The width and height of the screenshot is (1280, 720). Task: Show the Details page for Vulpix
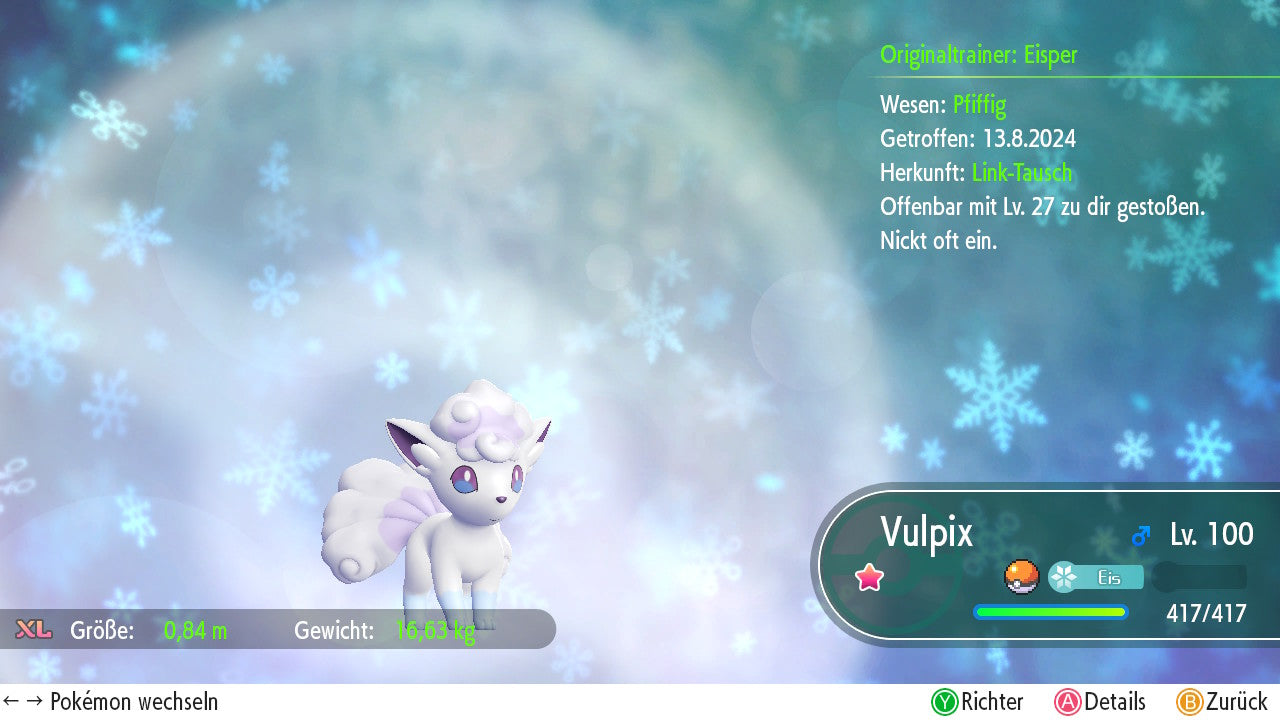1100,702
